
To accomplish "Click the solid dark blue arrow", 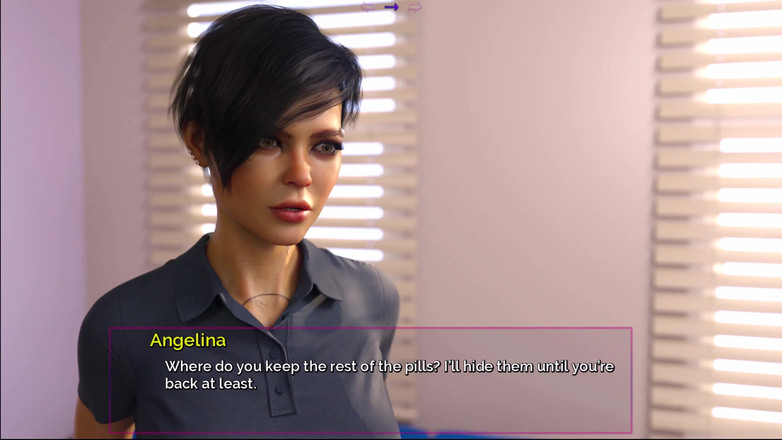I will coord(391,7).
